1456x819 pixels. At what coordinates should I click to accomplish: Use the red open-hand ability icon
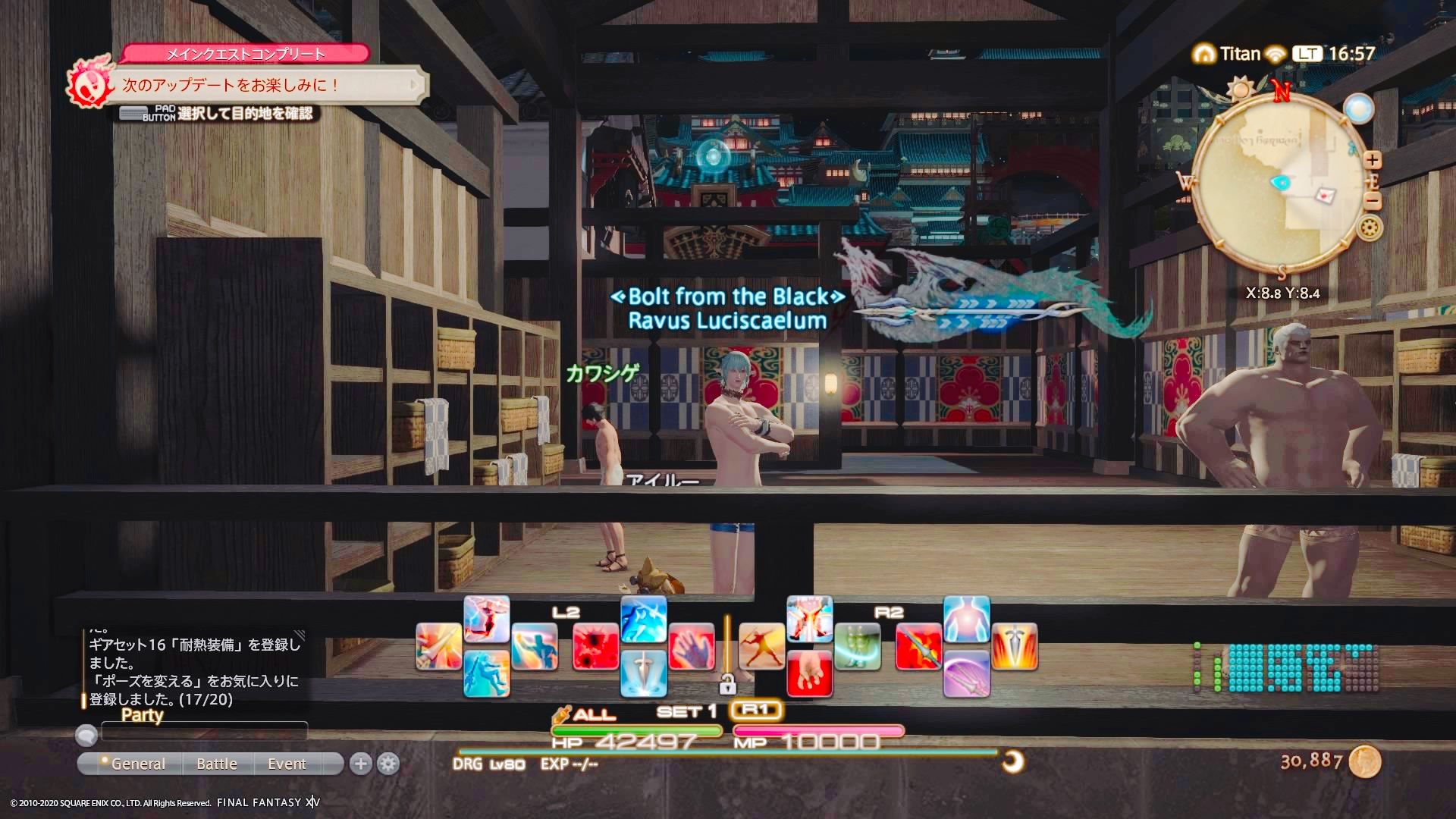pyautogui.click(x=691, y=647)
